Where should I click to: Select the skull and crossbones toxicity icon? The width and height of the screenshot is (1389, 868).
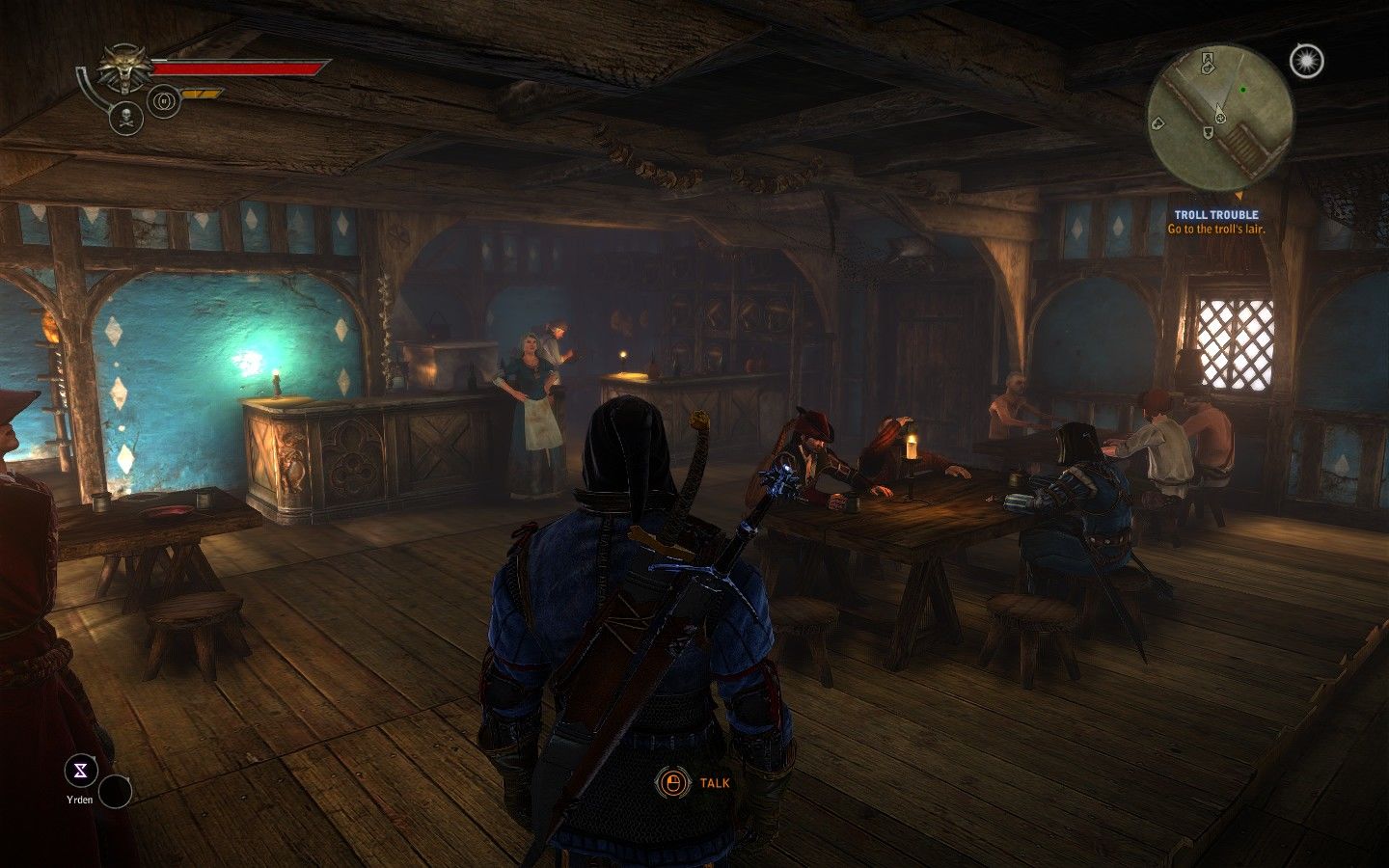coord(126,118)
